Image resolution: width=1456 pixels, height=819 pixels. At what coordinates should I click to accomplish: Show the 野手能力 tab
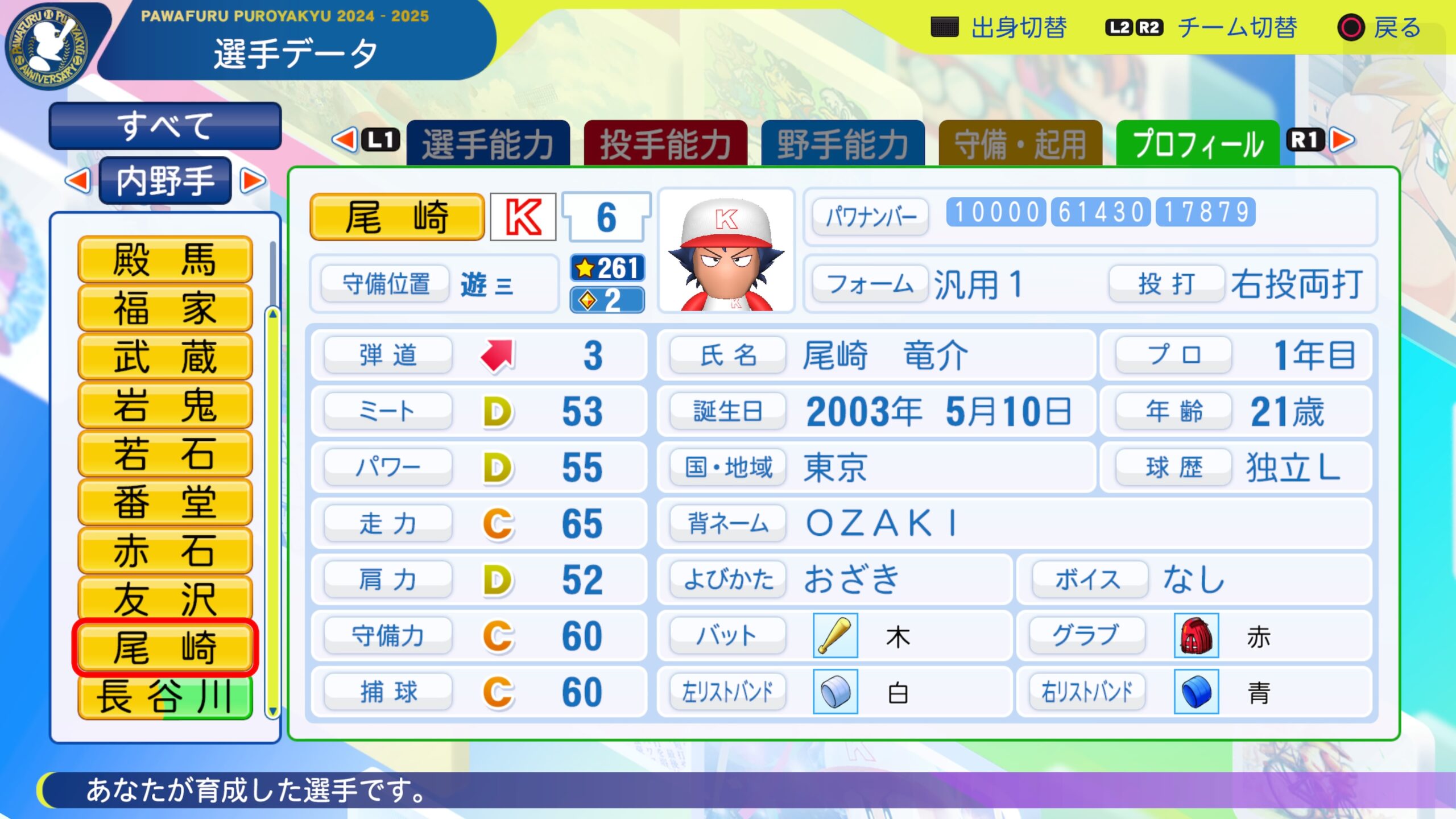click(x=843, y=143)
